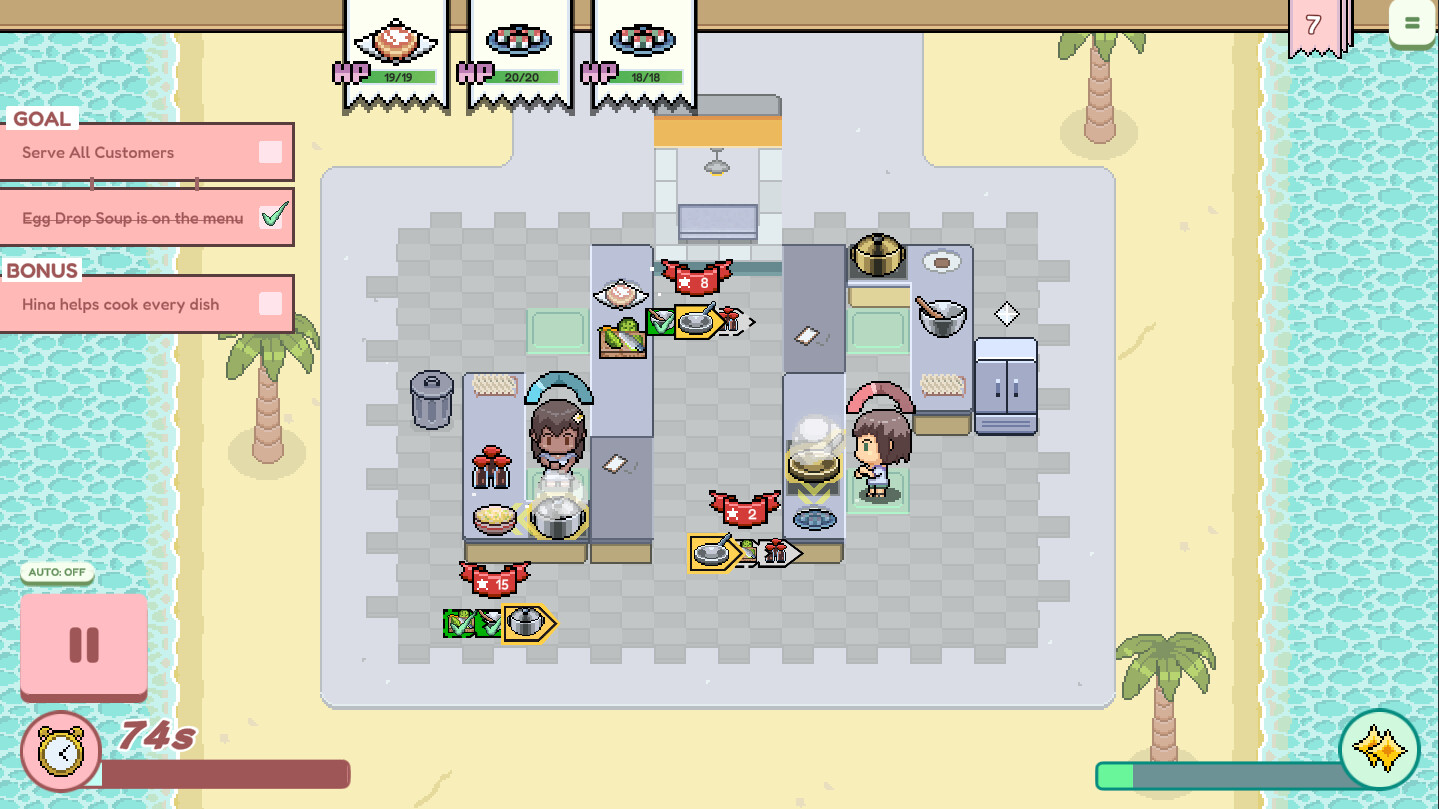
Task: Select the sushi dish banner with 18/18 HP
Action: coord(643,40)
